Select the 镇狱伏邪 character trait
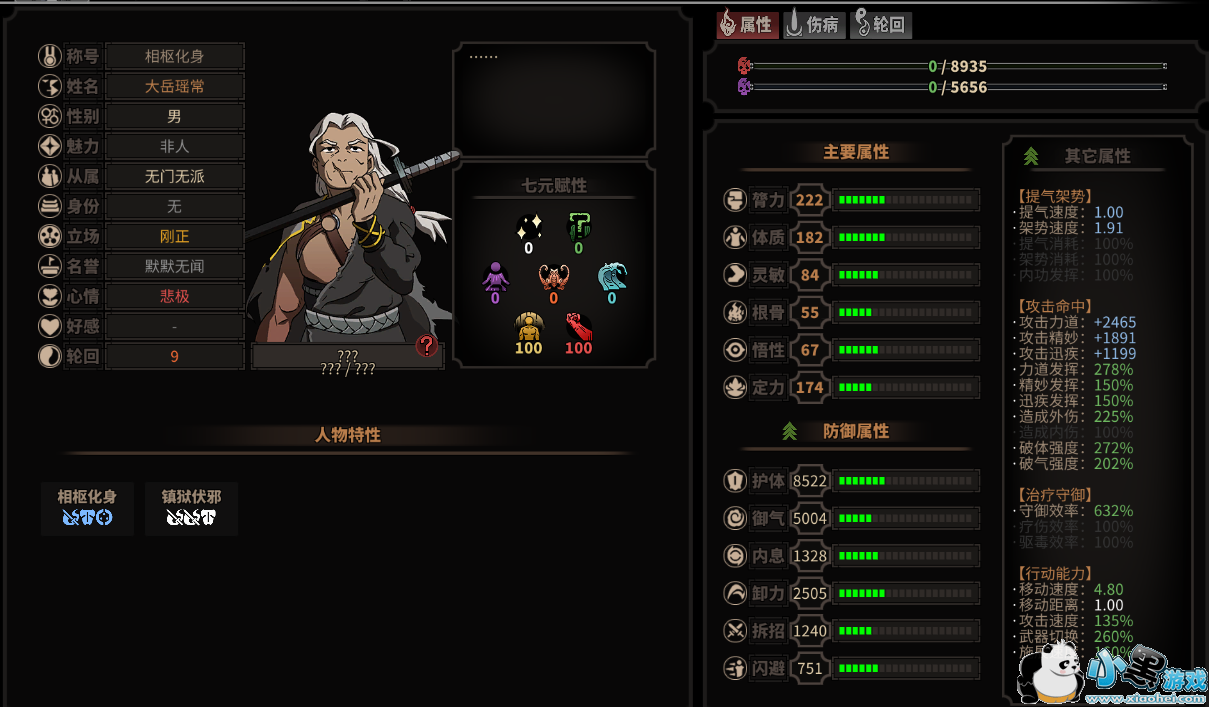 click(x=191, y=508)
